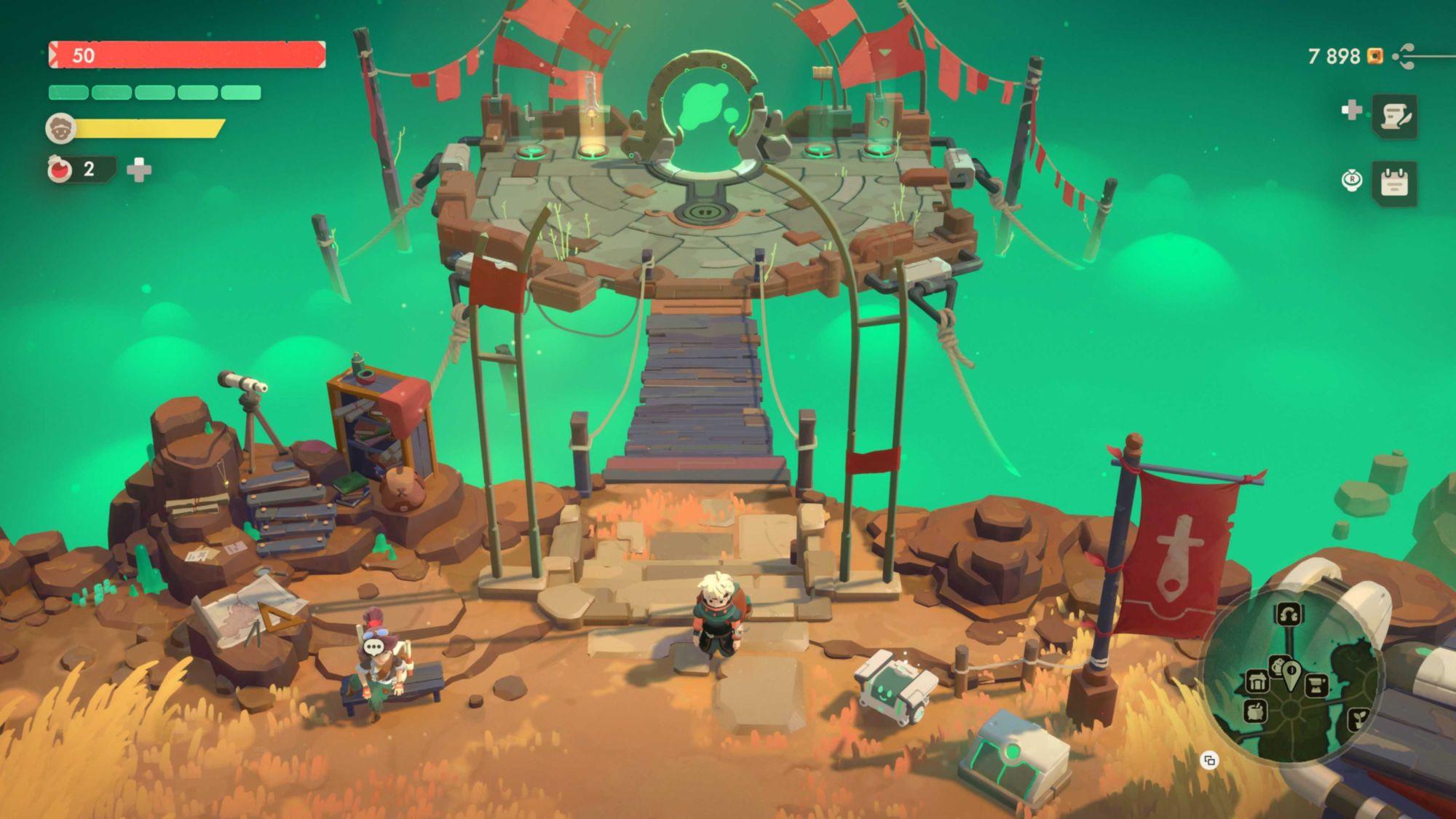The image size is (1456, 819).
Task: Click the branching nodes icon beside gold
Action: (1406, 56)
